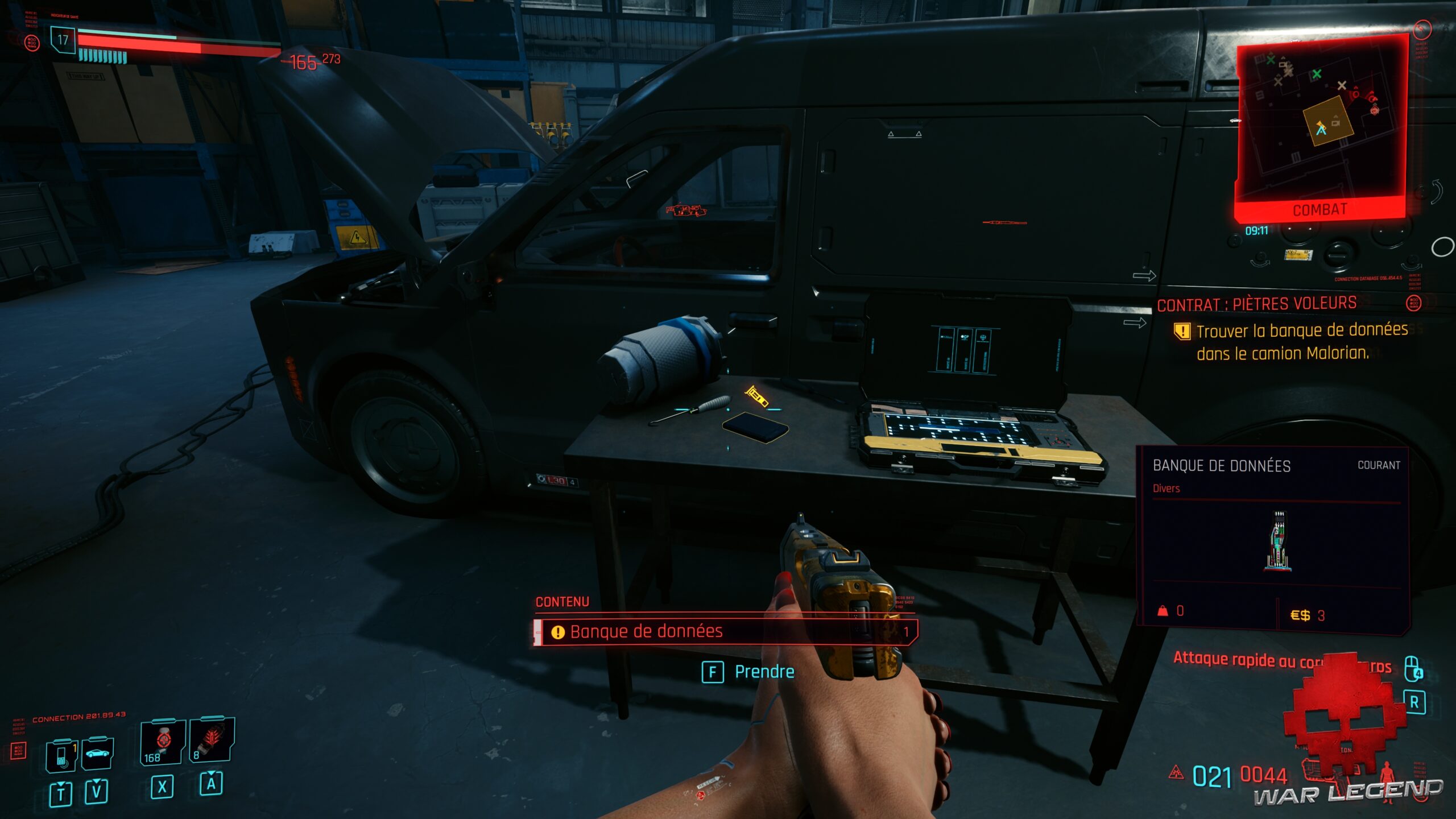
Task: Click the red weight bag icon in tooltip
Action: tap(1164, 612)
